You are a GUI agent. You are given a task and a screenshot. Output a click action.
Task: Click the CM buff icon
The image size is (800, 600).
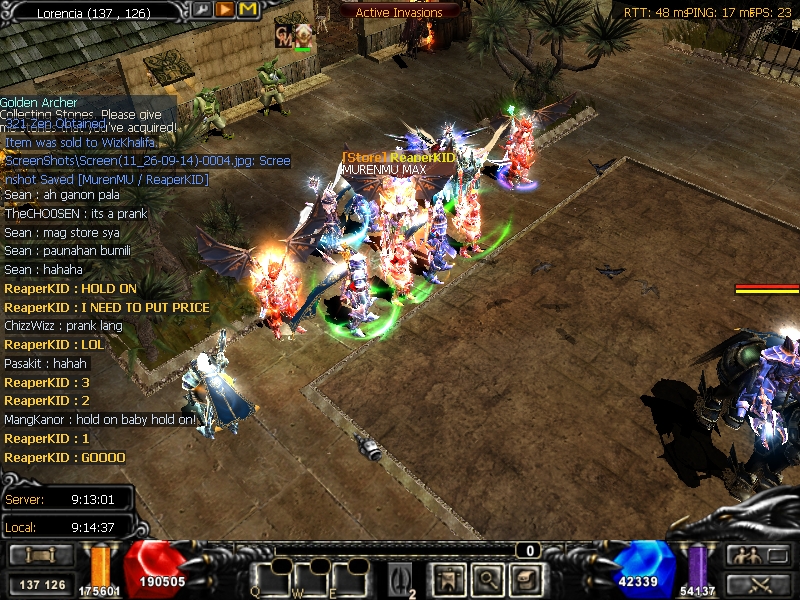285,37
